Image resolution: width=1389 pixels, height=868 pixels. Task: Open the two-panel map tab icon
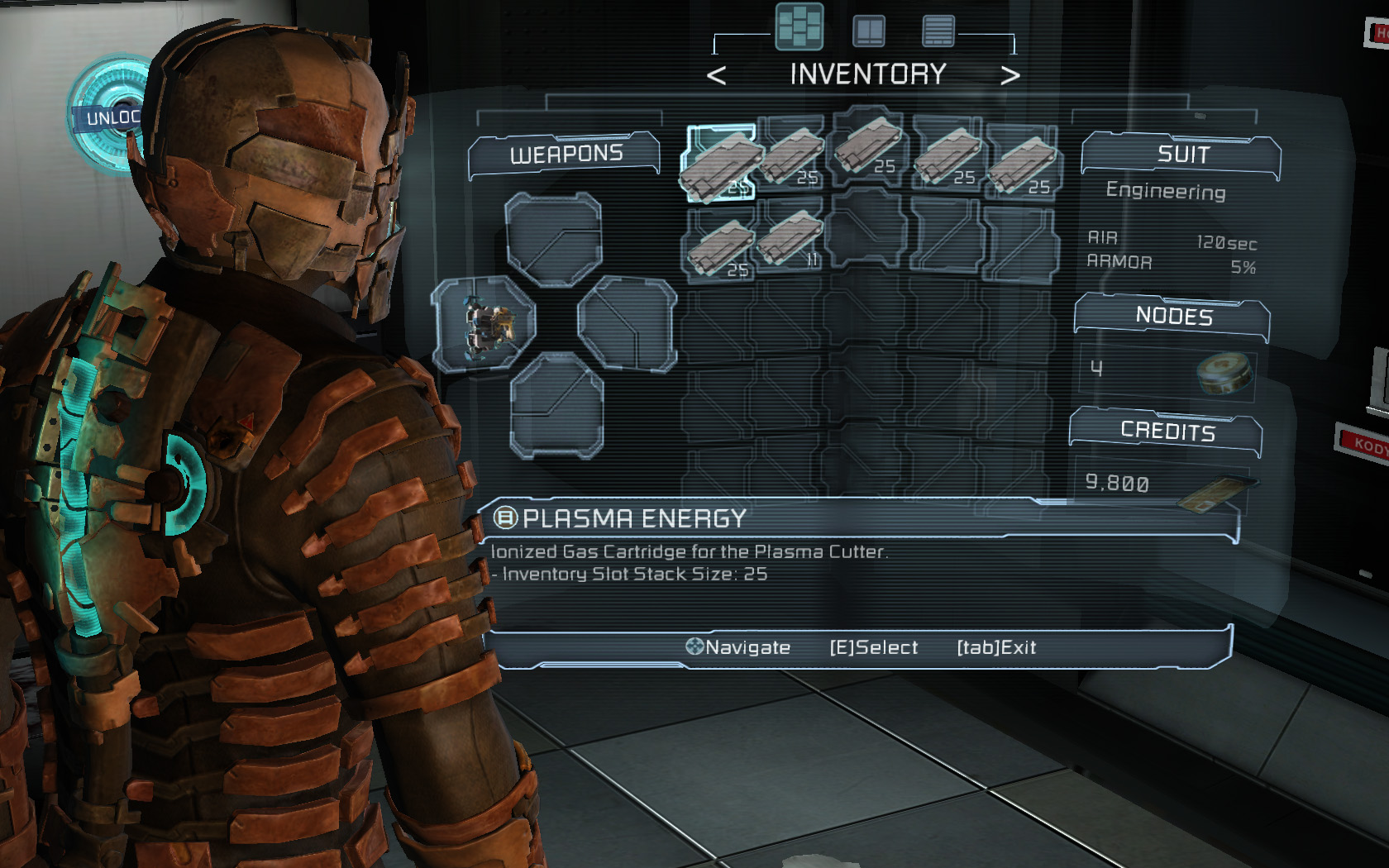click(x=869, y=31)
